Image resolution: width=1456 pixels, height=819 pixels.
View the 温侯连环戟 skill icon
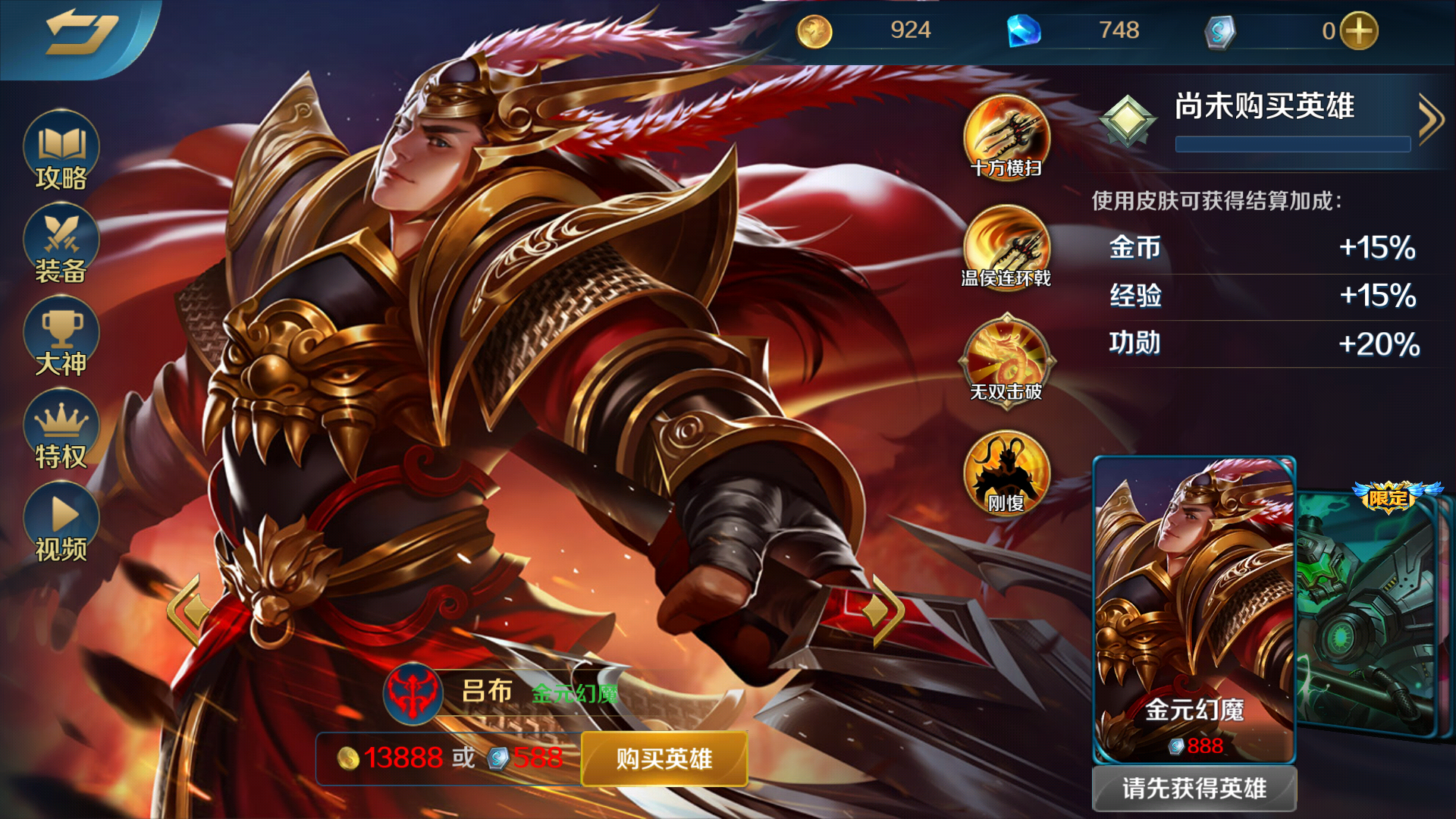(x=1006, y=247)
